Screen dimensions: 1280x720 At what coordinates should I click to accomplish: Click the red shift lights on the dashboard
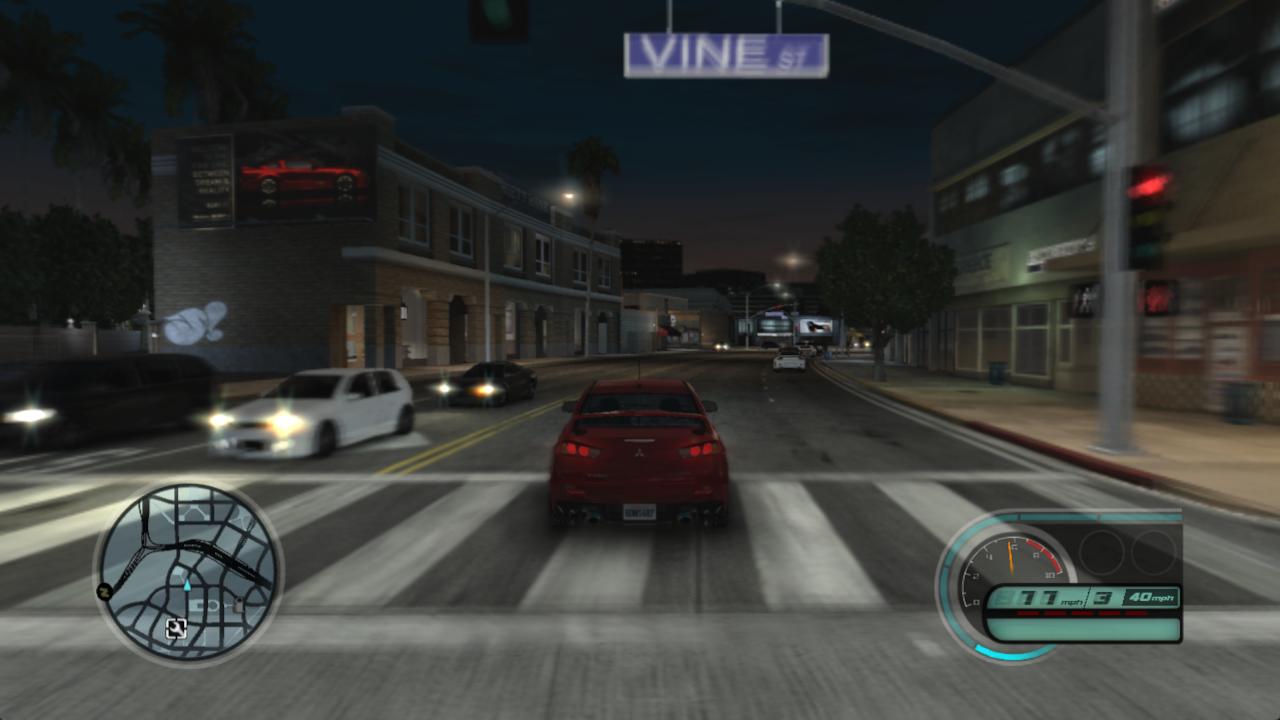tap(1081, 613)
